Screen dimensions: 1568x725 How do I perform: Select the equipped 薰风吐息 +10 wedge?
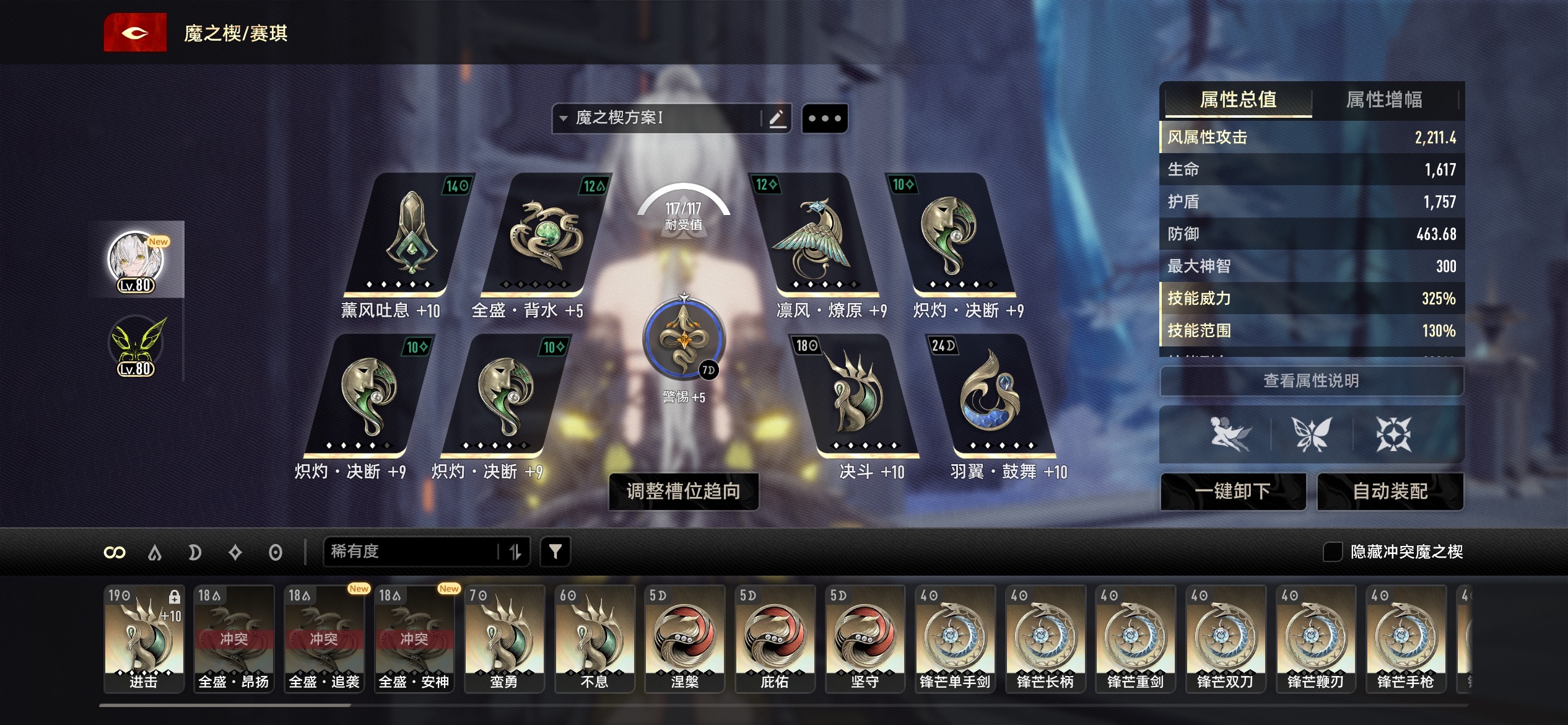(409, 235)
